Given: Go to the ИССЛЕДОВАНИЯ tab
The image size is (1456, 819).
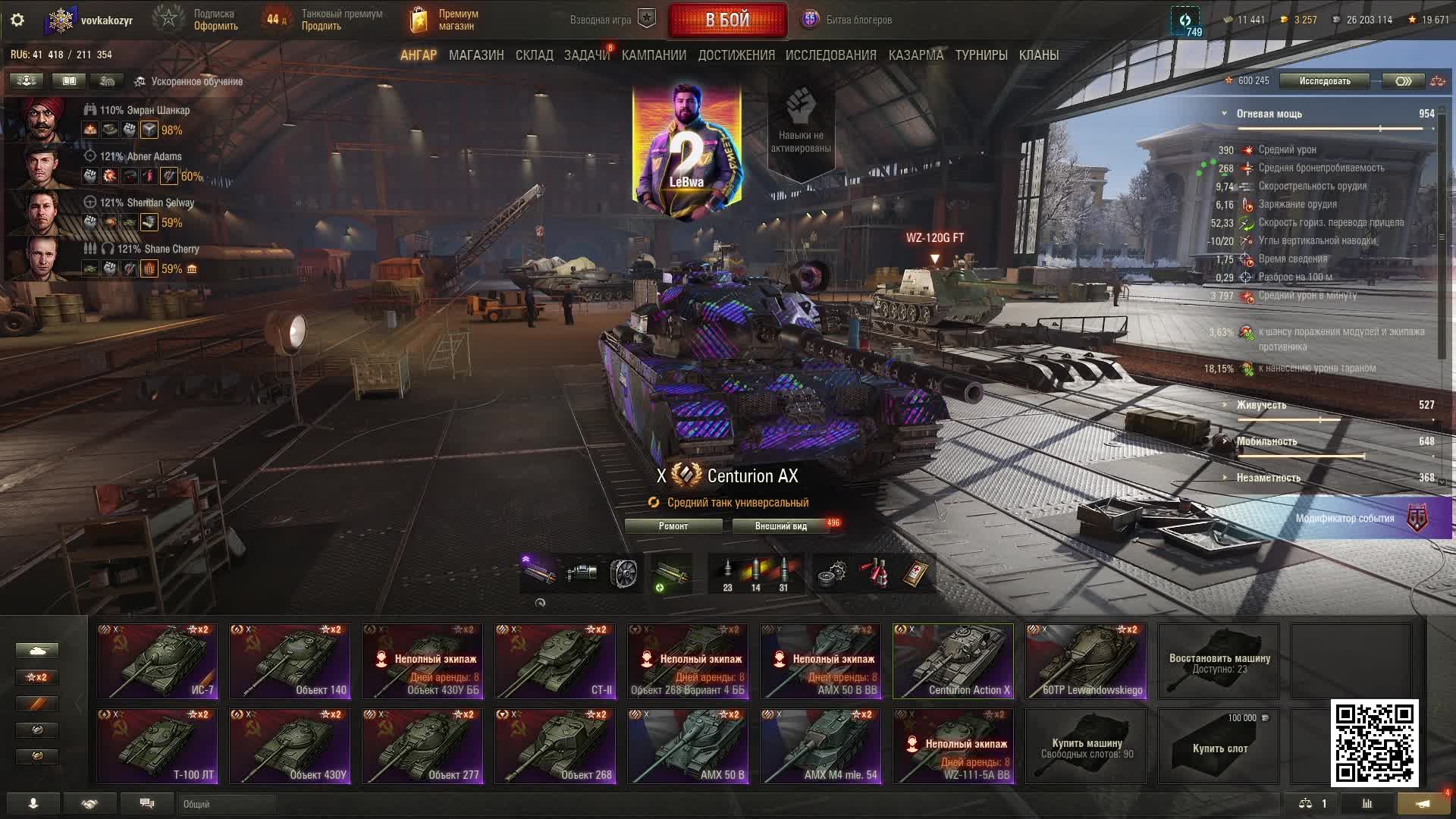Looking at the screenshot, I should click(830, 55).
